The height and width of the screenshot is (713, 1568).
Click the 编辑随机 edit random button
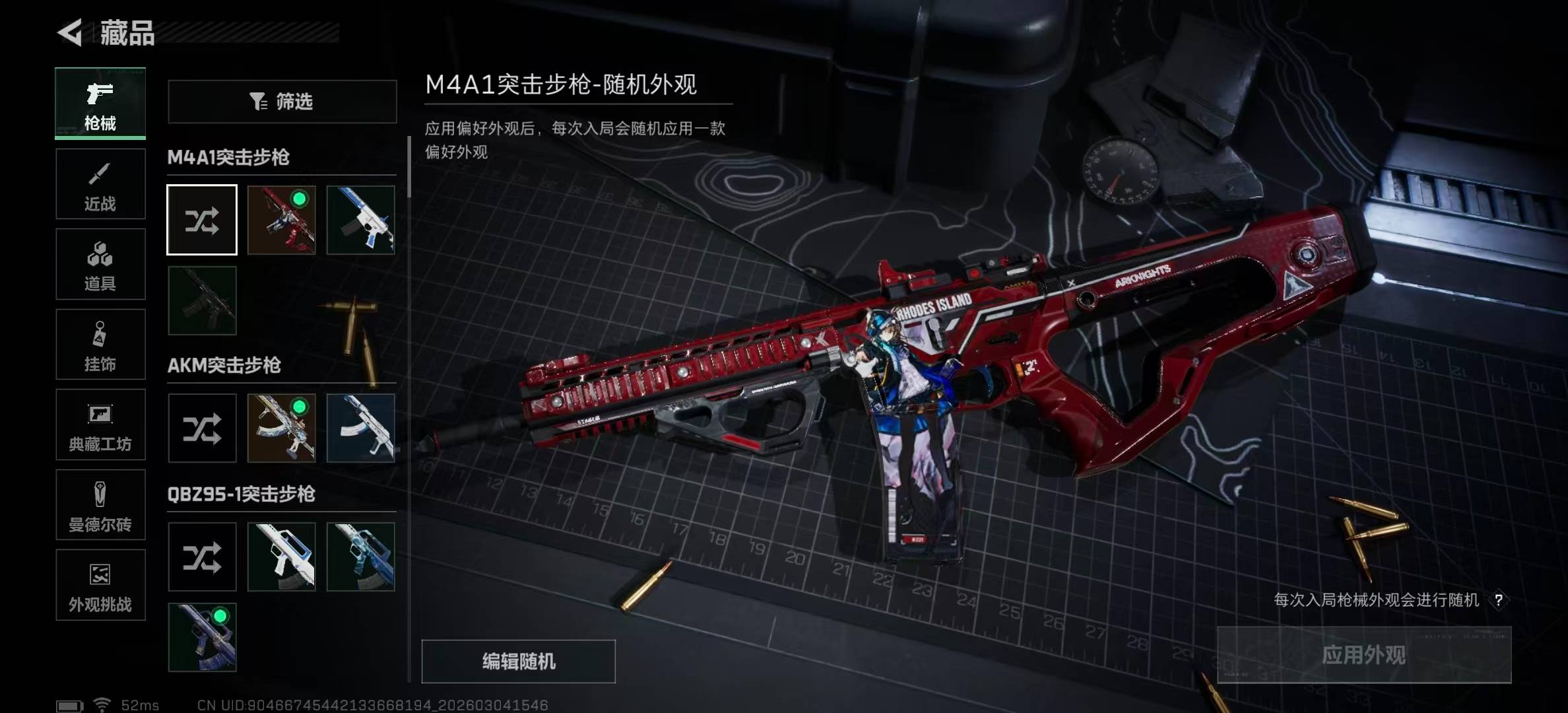[519, 662]
